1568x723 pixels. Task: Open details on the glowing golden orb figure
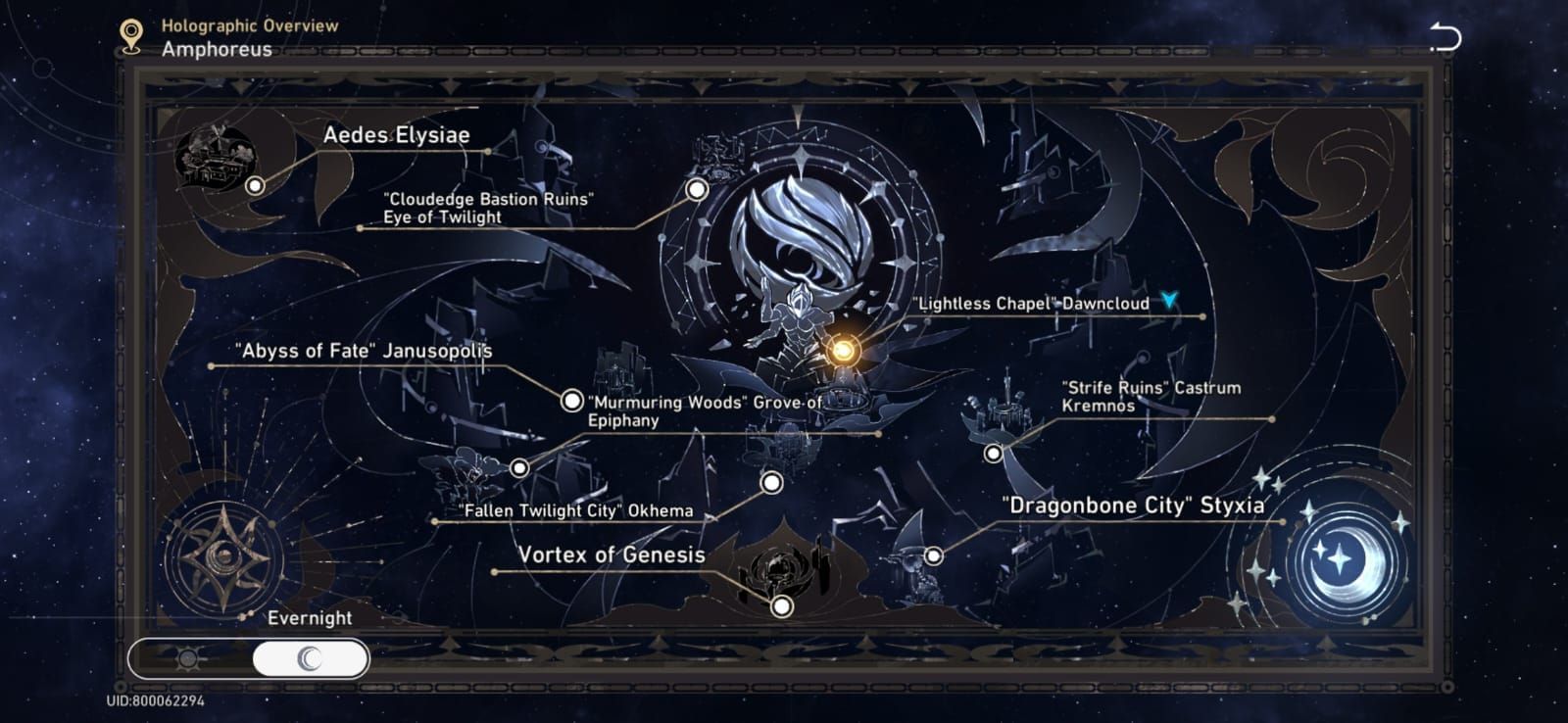(x=843, y=349)
